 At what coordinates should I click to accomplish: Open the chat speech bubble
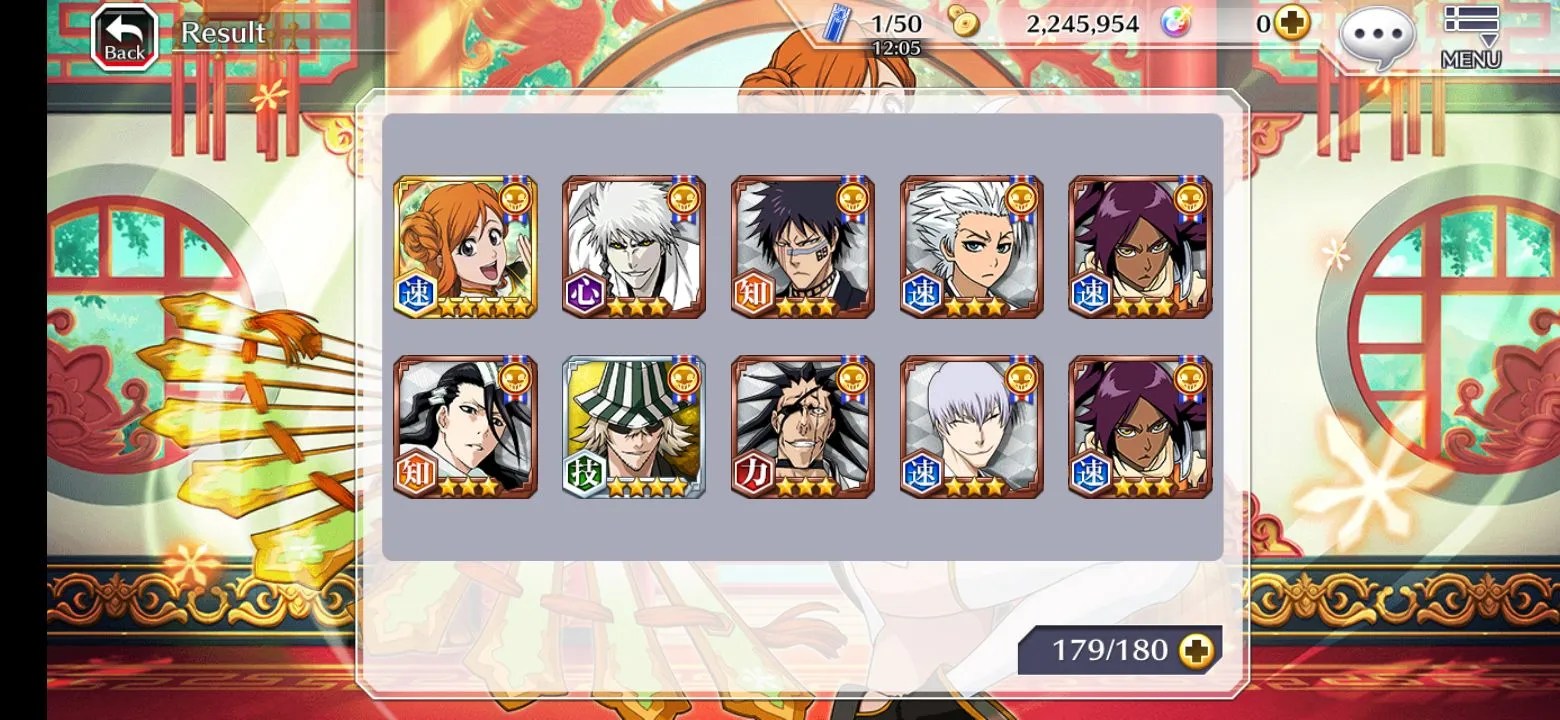coord(1377,38)
